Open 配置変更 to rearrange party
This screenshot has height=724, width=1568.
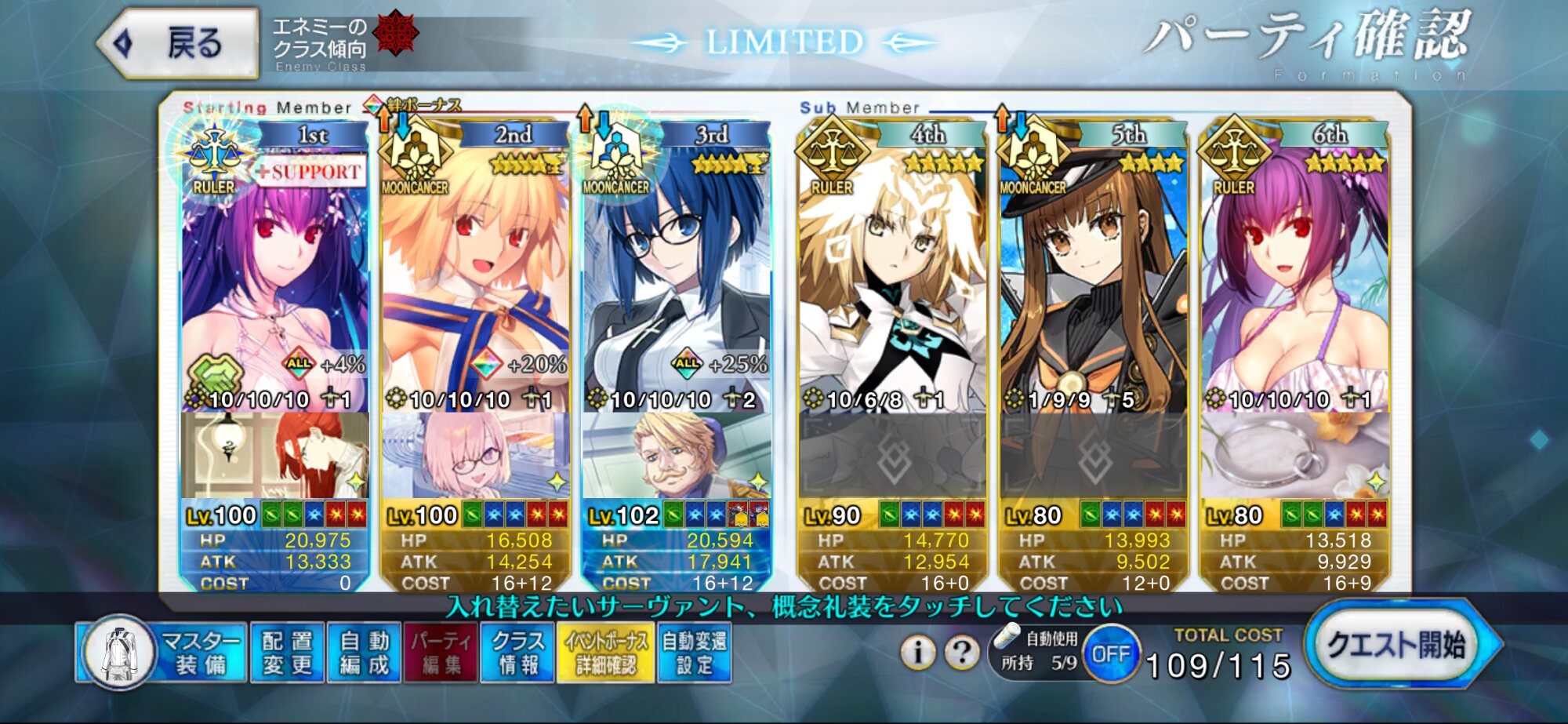pos(287,653)
